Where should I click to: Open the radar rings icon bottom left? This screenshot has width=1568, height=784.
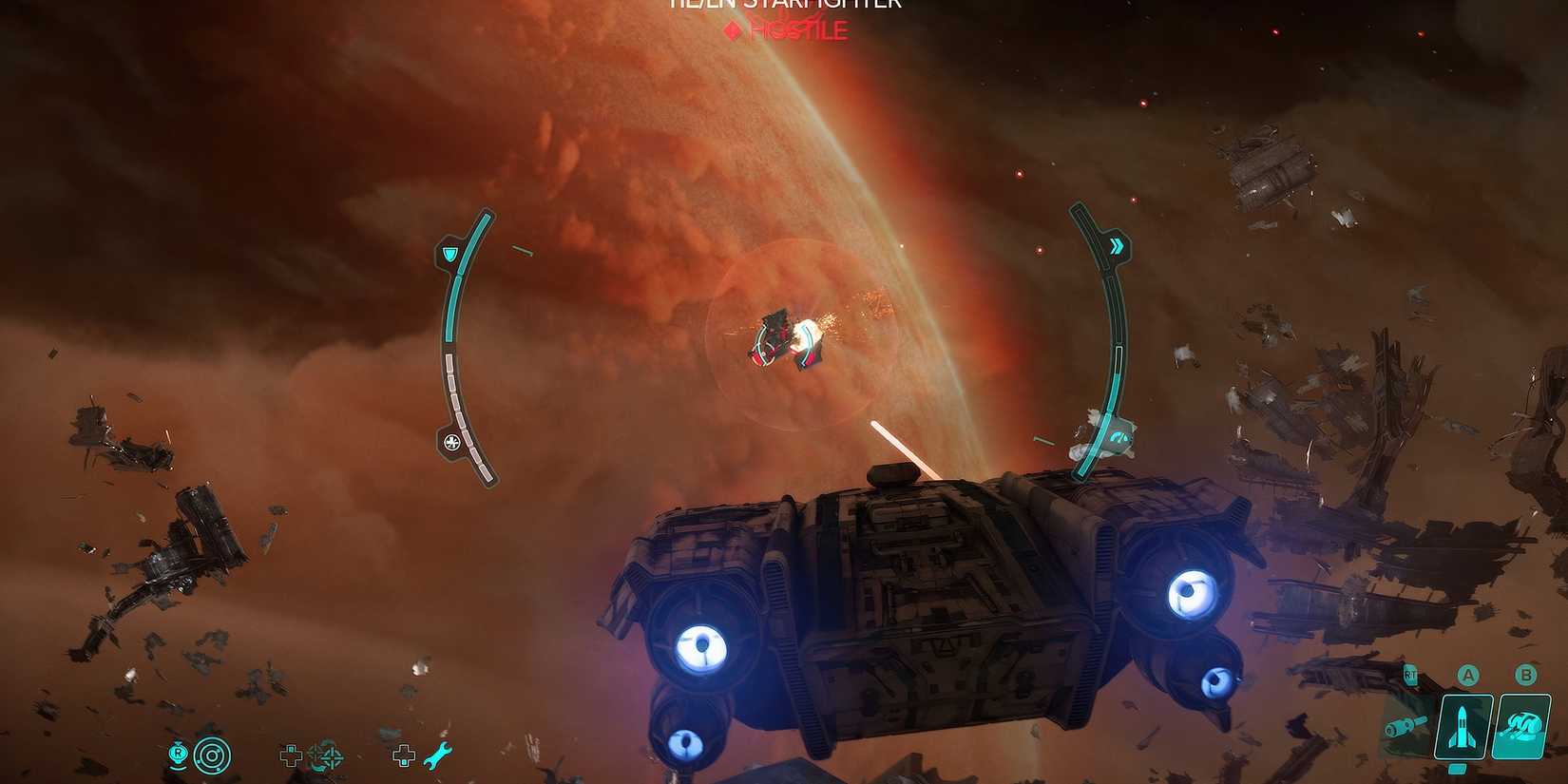click(x=210, y=755)
